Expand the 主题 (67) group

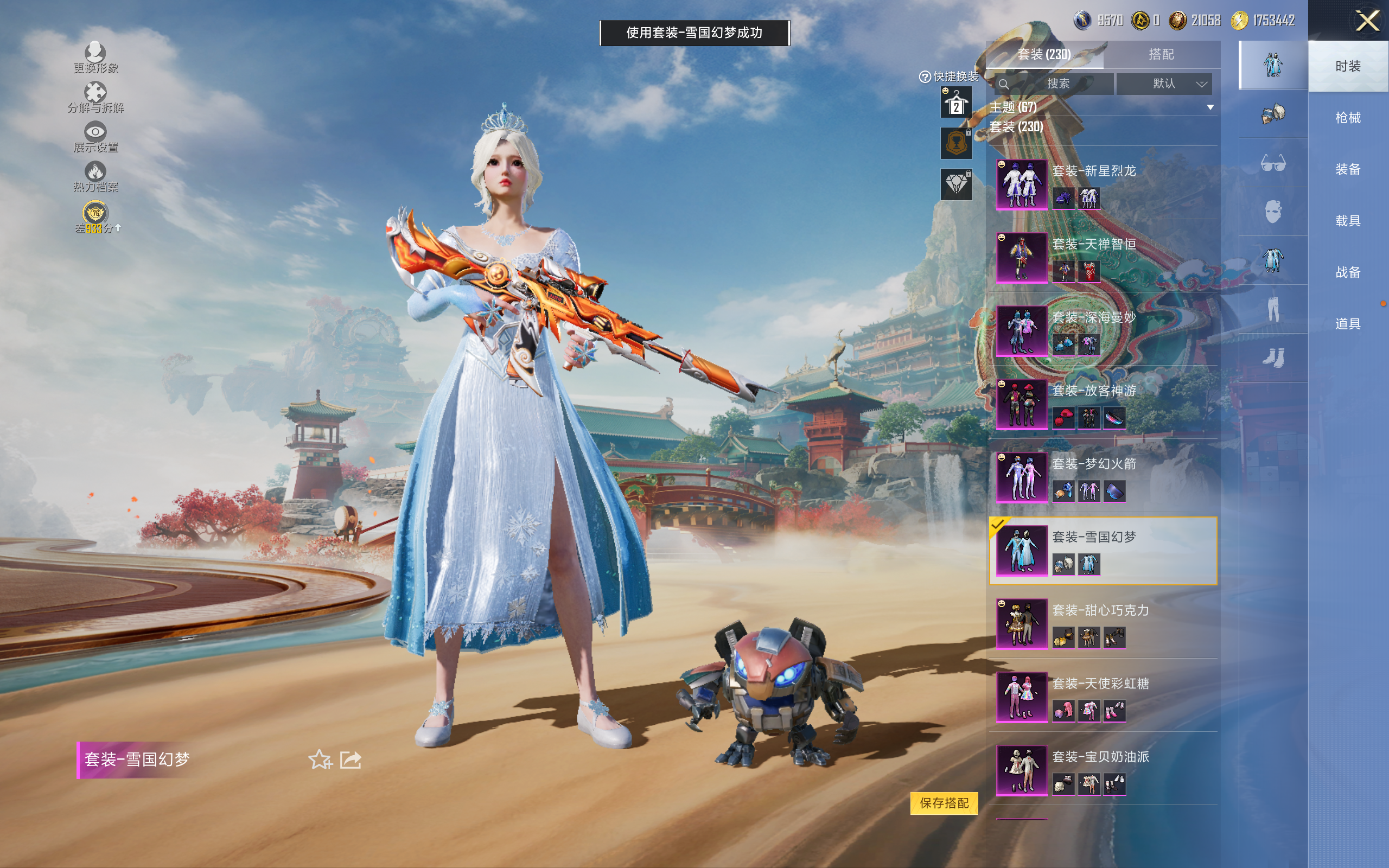click(x=1210, y=107)
